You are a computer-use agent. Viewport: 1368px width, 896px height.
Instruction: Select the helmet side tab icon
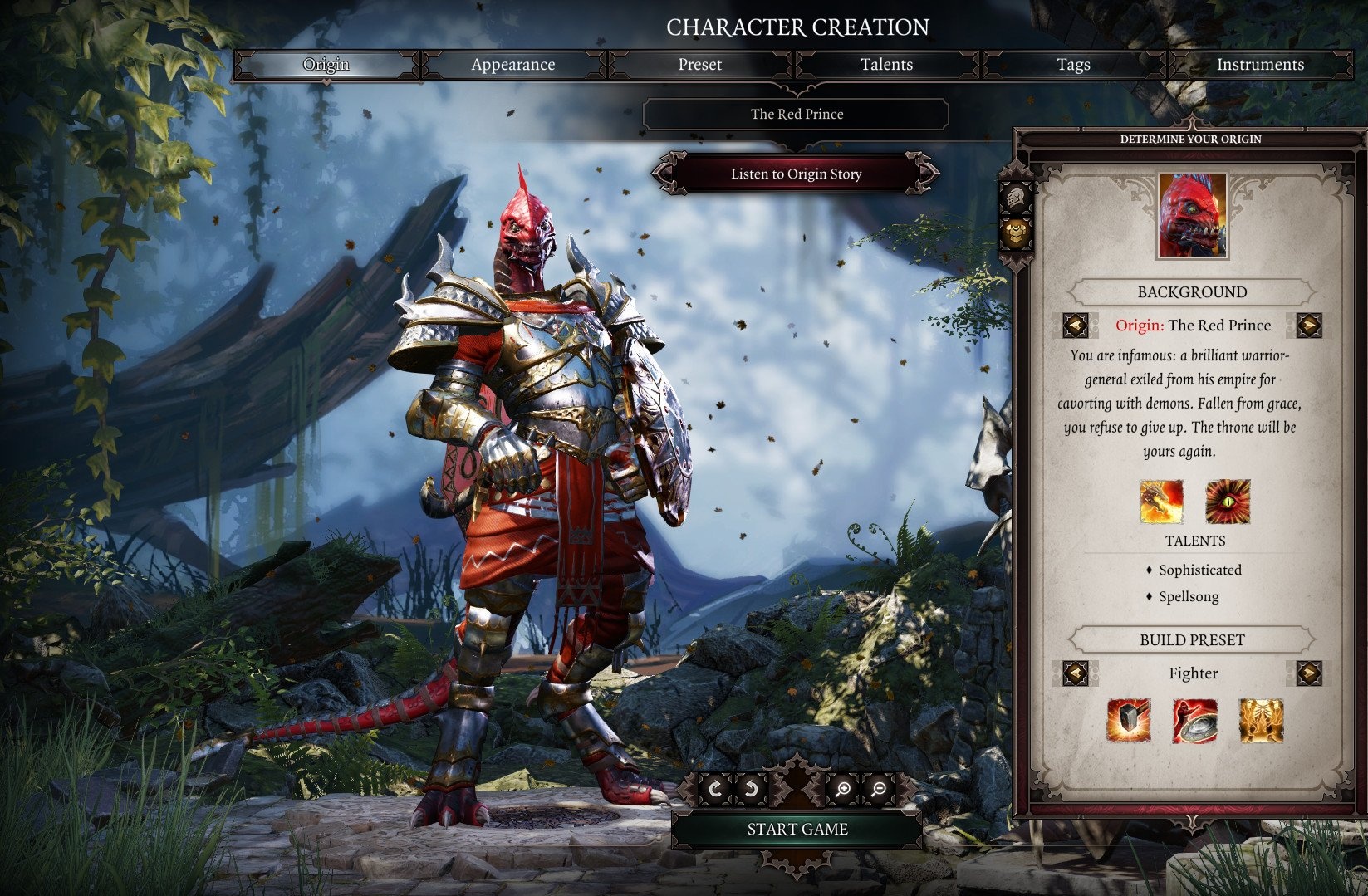pos(1016,198)
